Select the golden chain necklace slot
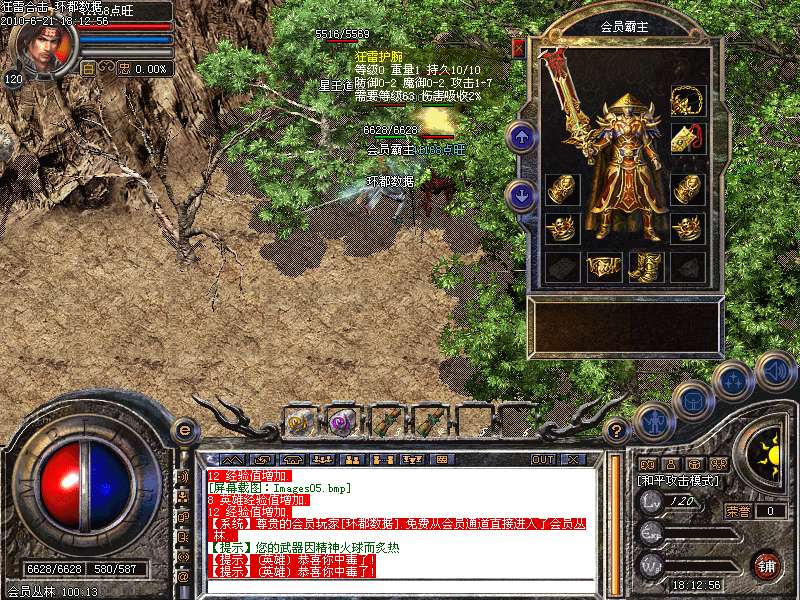This screenshot has height=600, width=800. pos(687,100)
